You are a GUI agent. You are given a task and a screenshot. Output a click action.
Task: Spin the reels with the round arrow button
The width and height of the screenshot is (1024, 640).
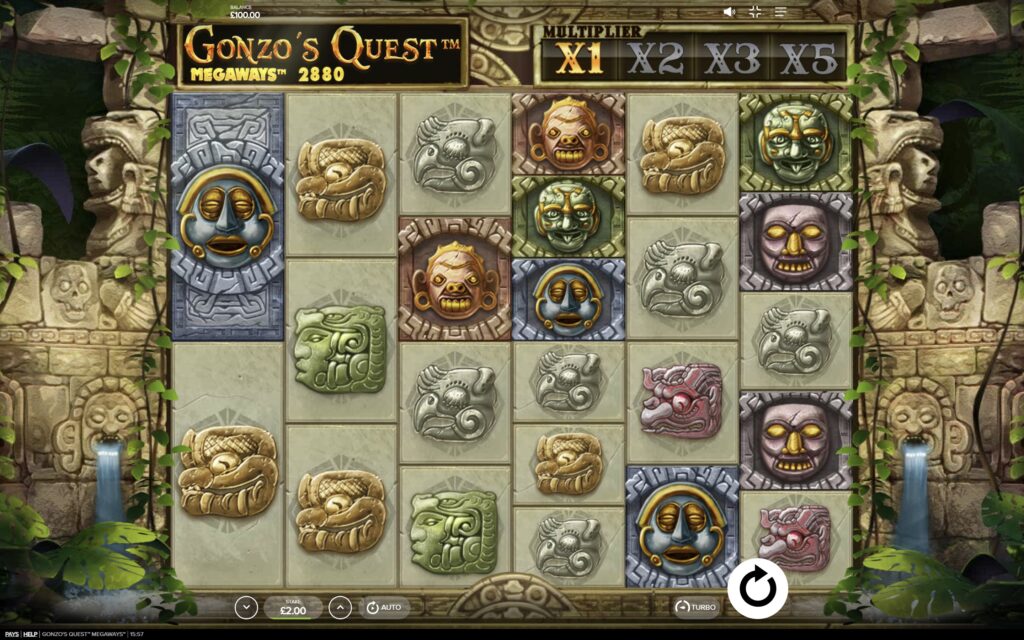(757, 587)
